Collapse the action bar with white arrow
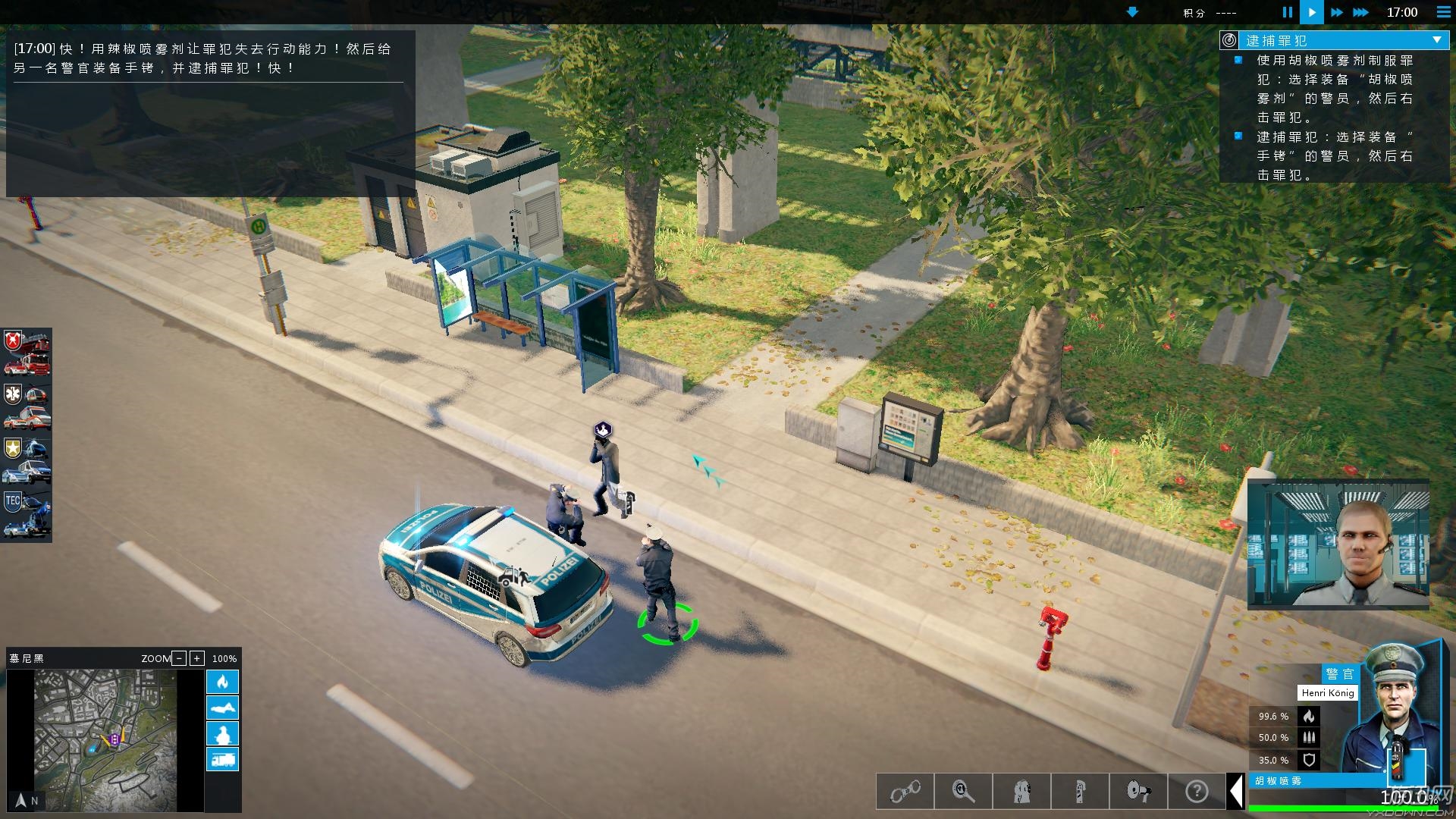 pyautogui.click(x=1236, y=792)
